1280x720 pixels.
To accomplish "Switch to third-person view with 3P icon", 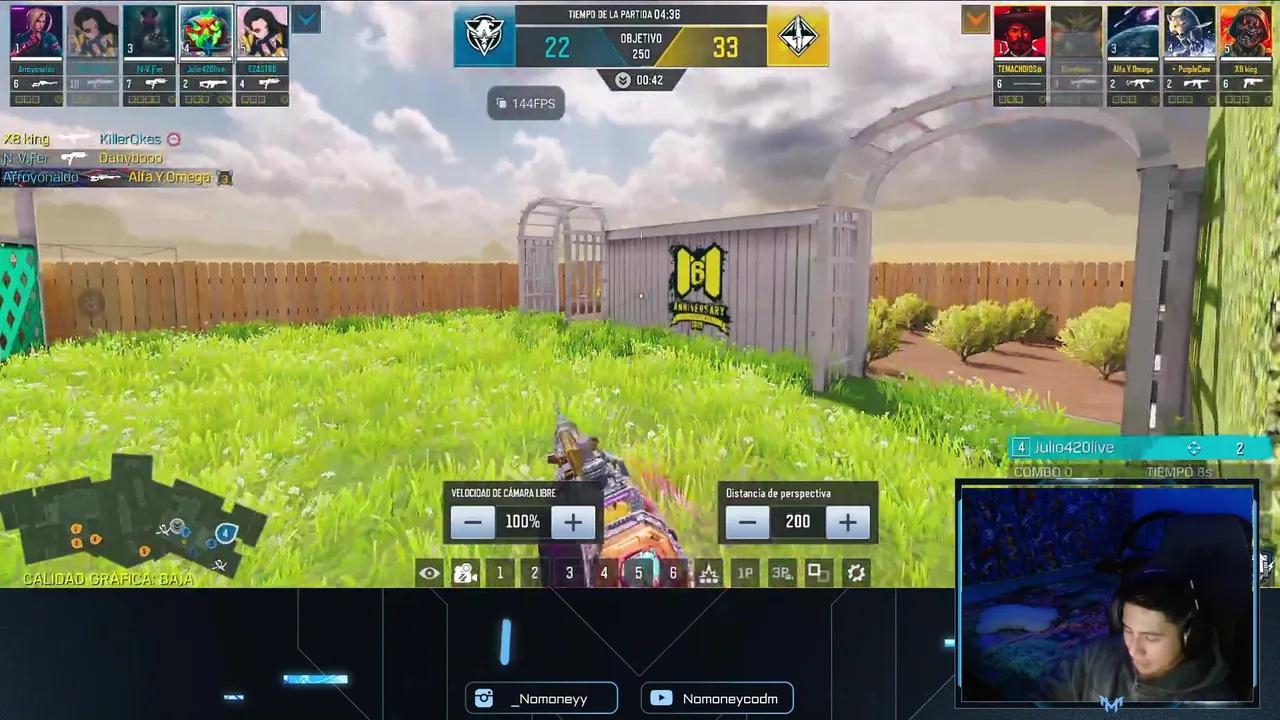I will pyautogui.click(x=781, y=572).
